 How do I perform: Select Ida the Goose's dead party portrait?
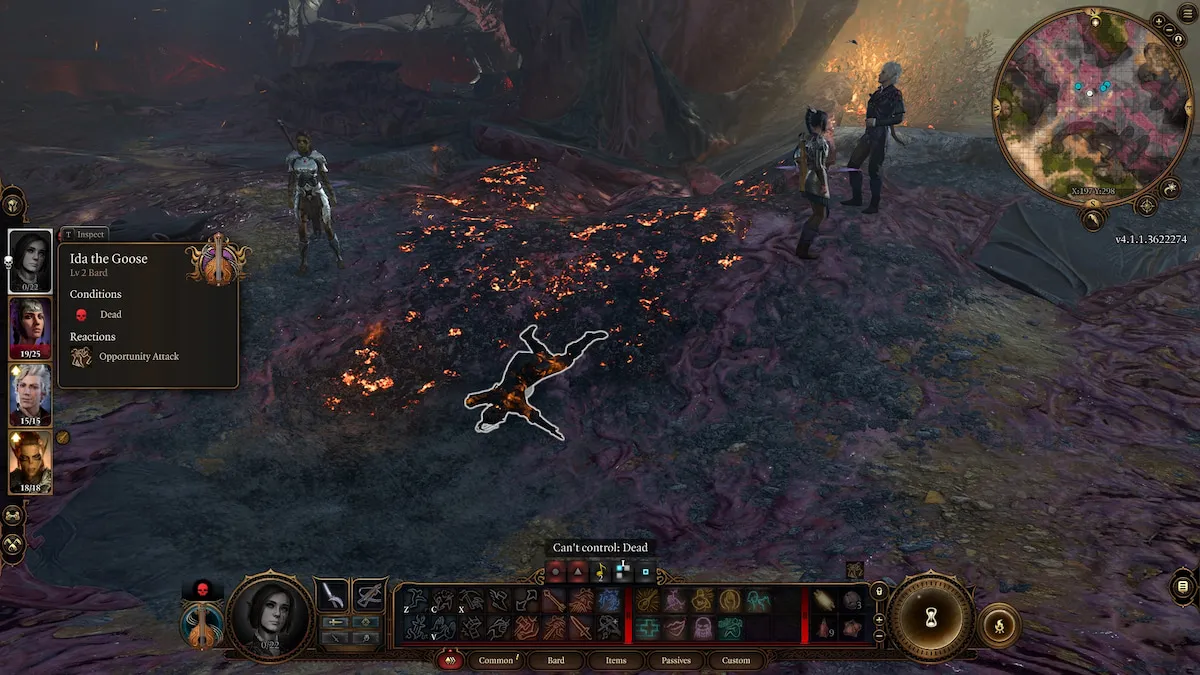coord(31,260)
